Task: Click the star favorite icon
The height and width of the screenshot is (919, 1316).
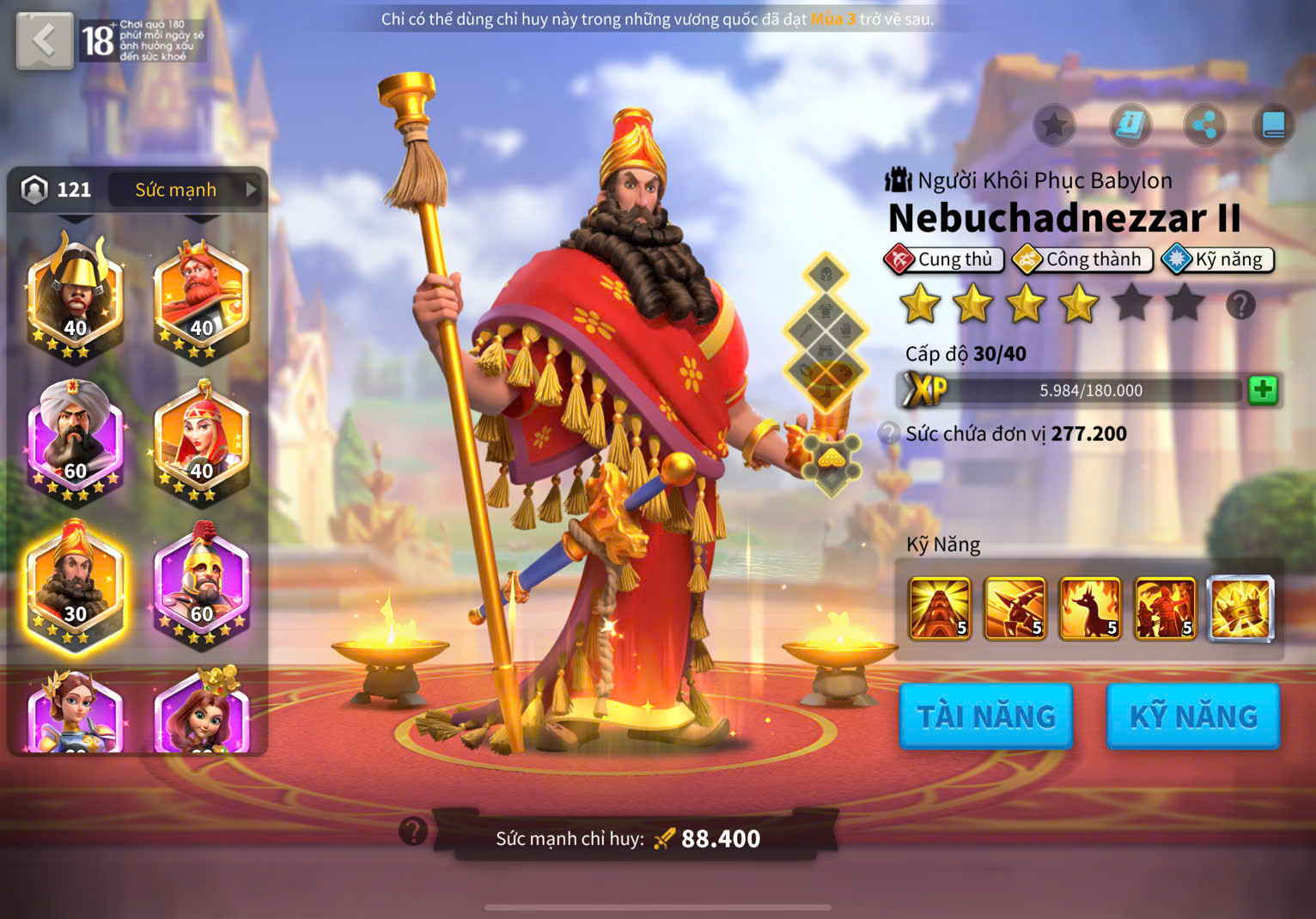Action: (1054, 126)
